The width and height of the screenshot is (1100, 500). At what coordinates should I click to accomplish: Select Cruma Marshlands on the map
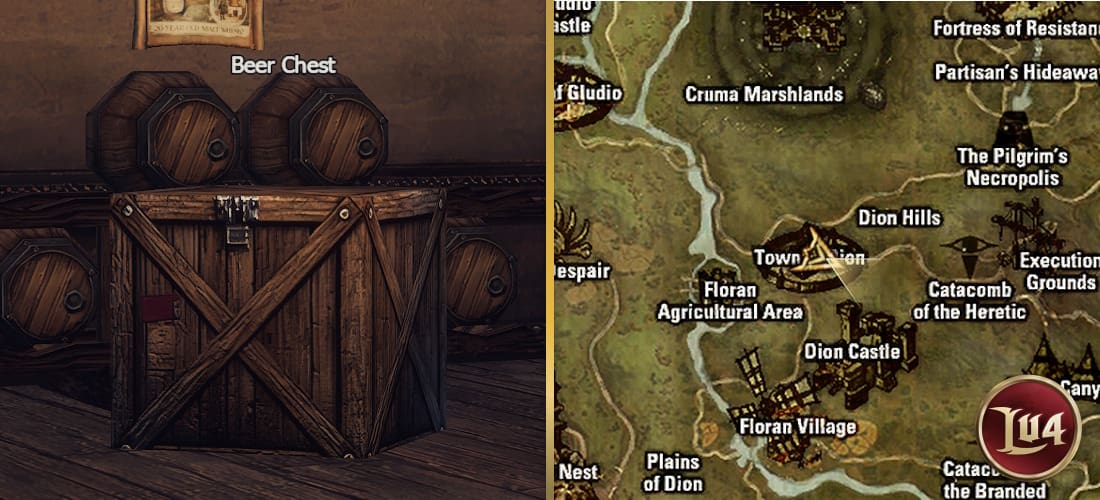(763, 94)
